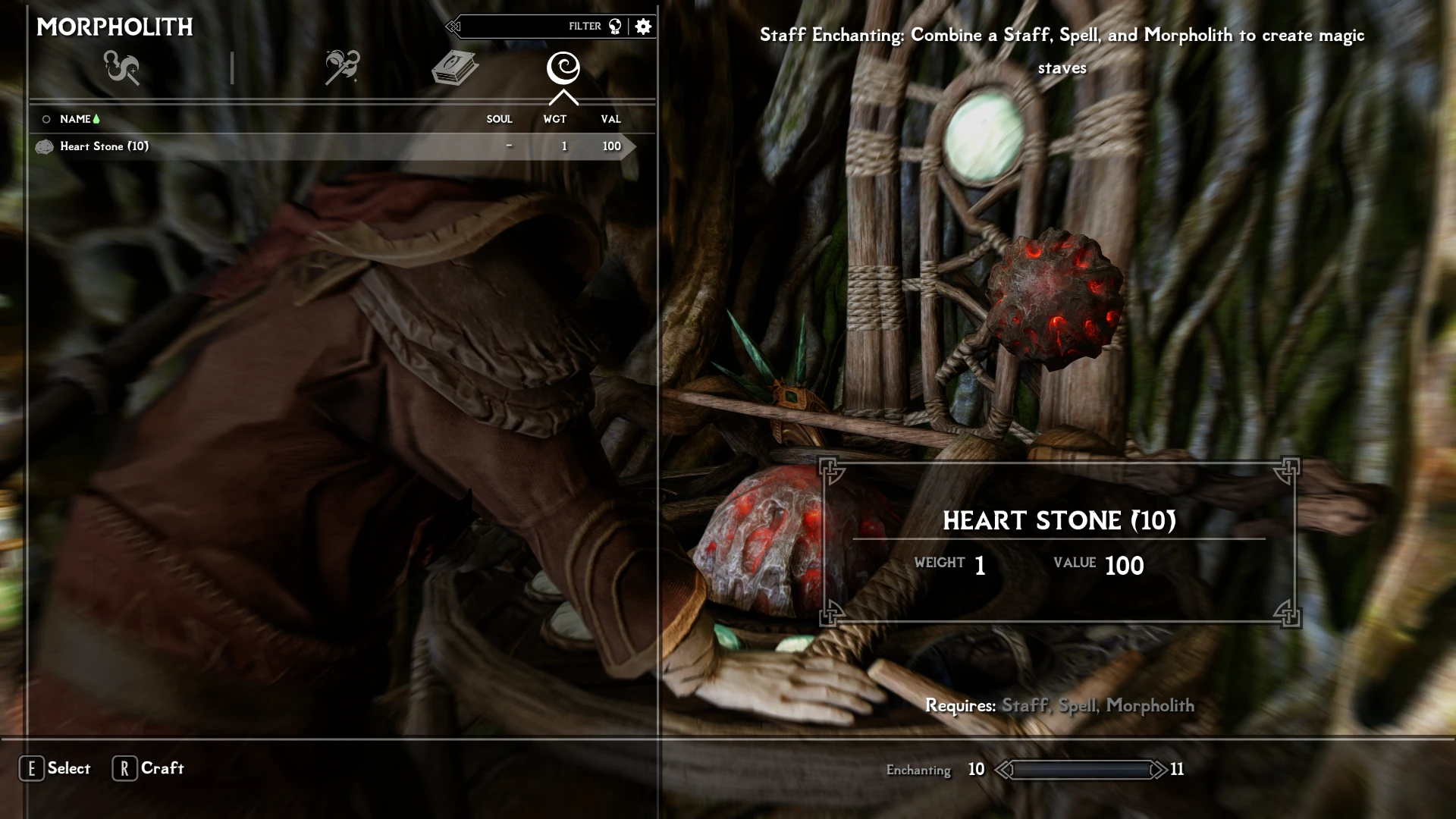
Task: Choose the Morpholith spiral tab
Action: pos(563,68)
